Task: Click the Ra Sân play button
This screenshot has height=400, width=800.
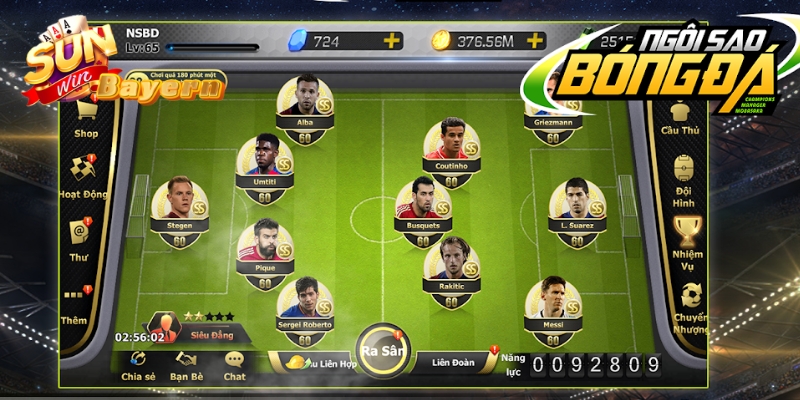Action: click(x=381, y=351)
